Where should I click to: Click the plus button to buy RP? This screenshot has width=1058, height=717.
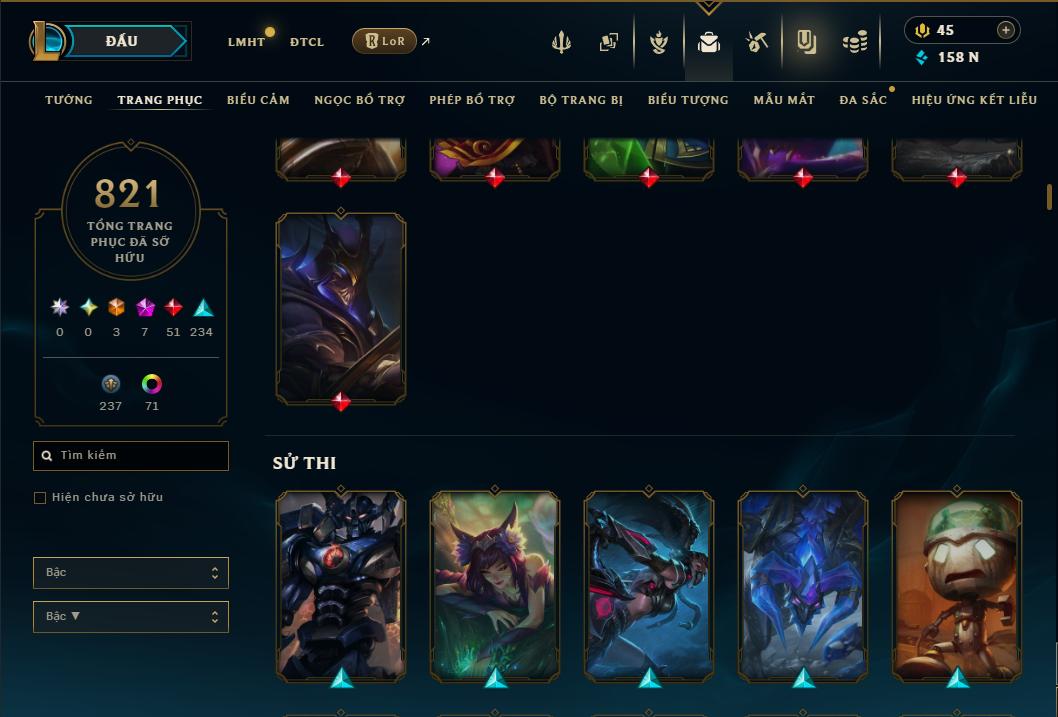click(1006, 30)
